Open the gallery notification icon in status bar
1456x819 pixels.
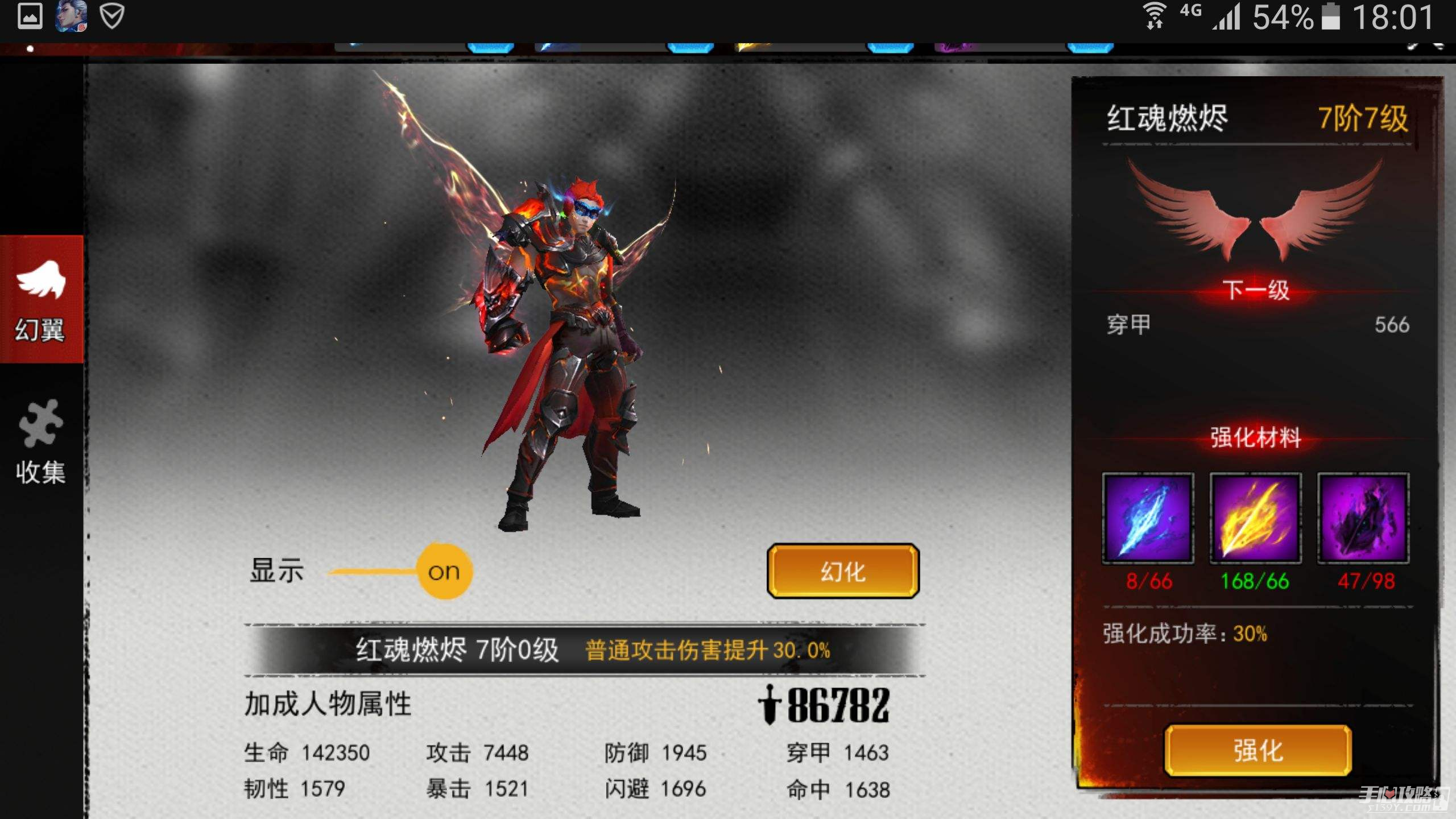tap(30, 16)
